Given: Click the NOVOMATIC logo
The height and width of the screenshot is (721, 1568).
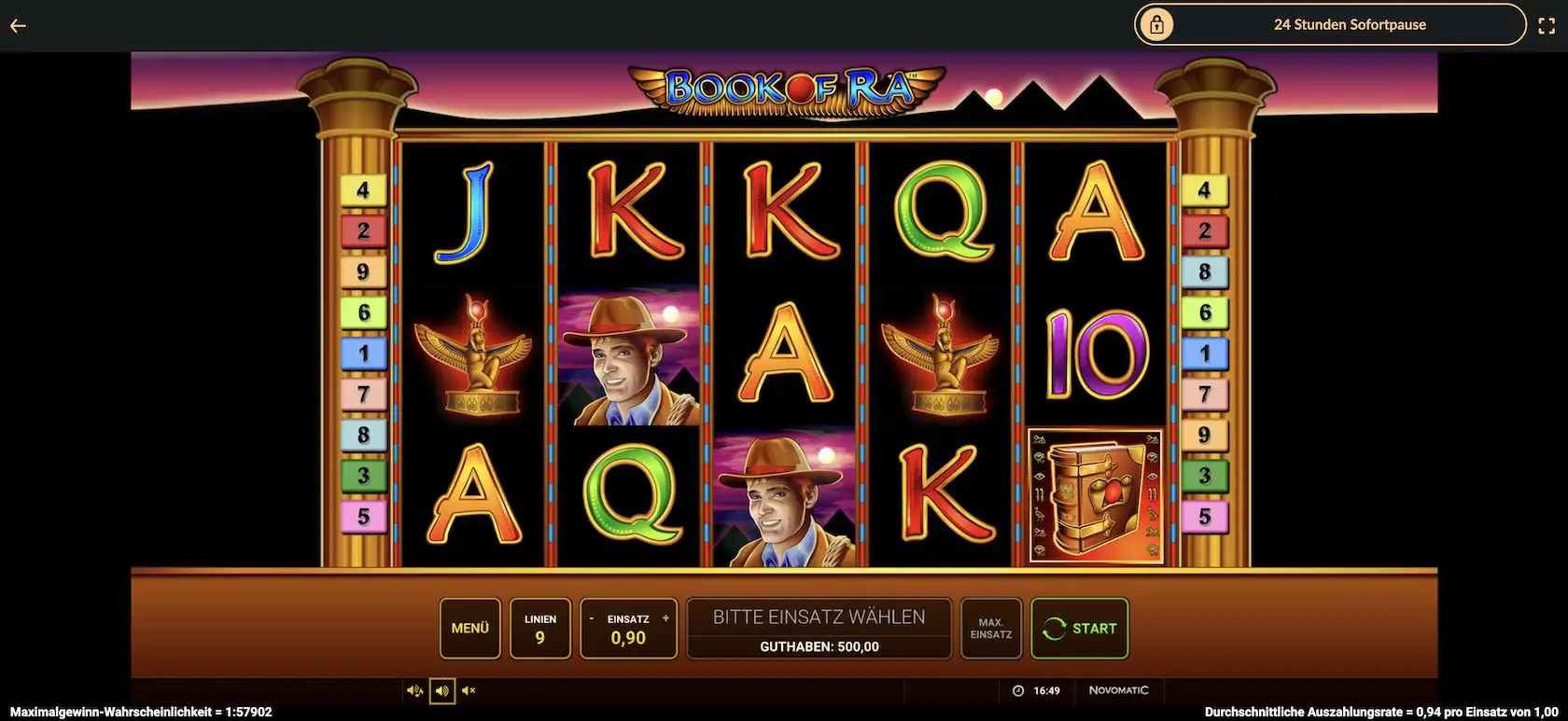Looking at the screenshot, I should pos(1121,690).
